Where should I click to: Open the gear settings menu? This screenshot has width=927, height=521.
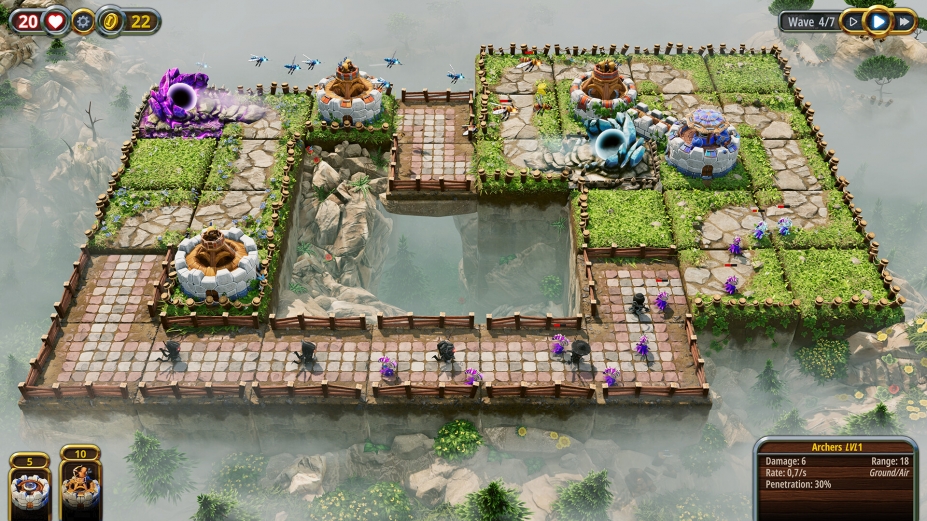tap(83, 21)
